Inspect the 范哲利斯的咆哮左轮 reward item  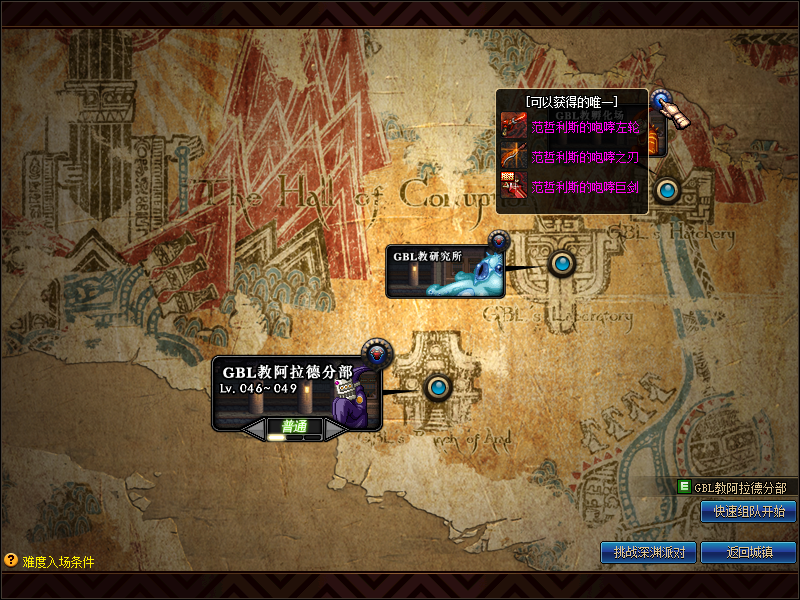[571, 127]
